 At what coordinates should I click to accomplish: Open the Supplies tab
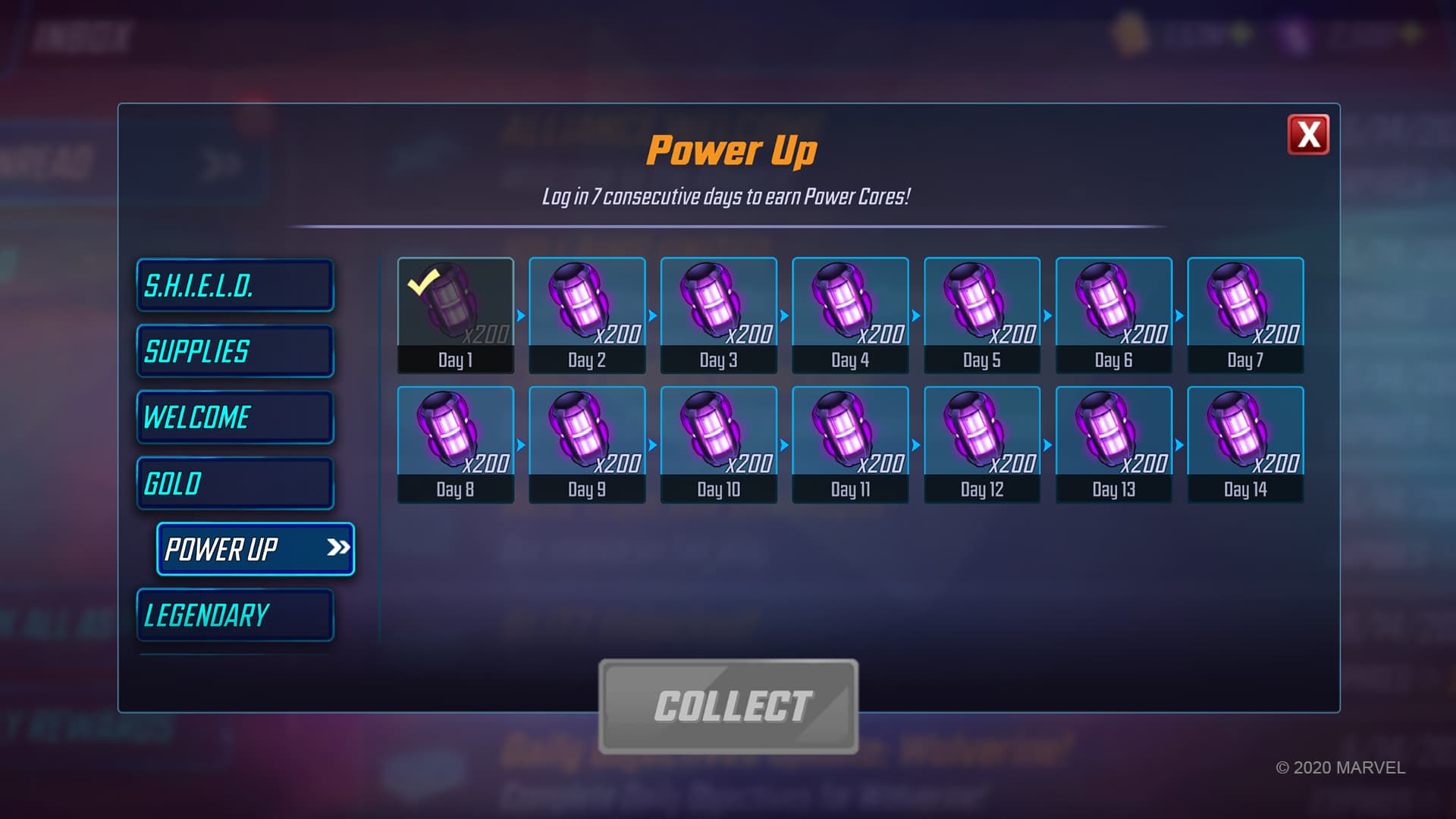235,352
